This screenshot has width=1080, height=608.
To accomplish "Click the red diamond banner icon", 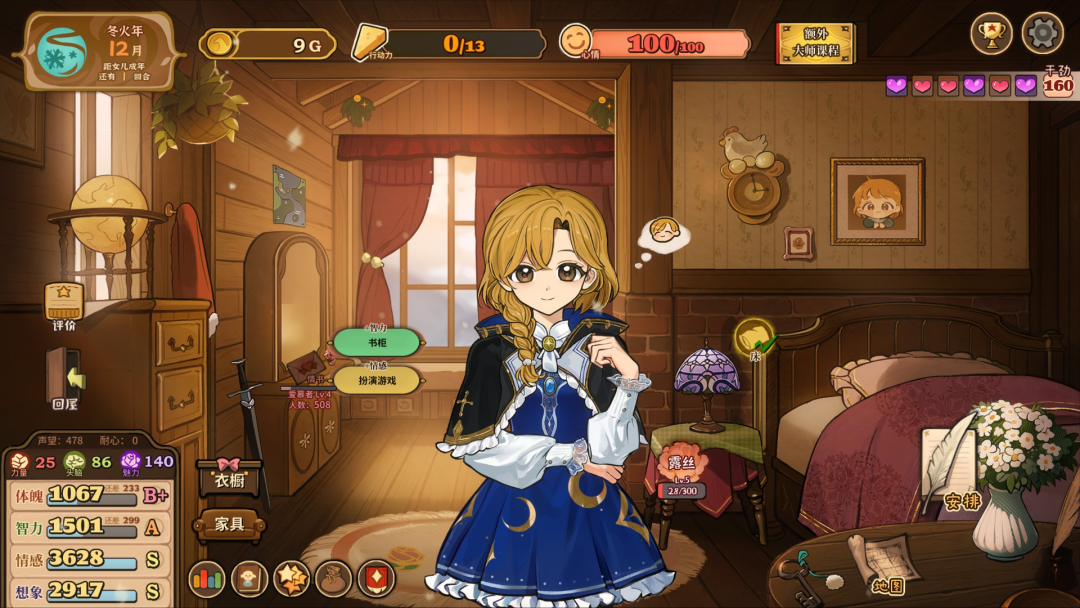I will (x=376, y=579).
